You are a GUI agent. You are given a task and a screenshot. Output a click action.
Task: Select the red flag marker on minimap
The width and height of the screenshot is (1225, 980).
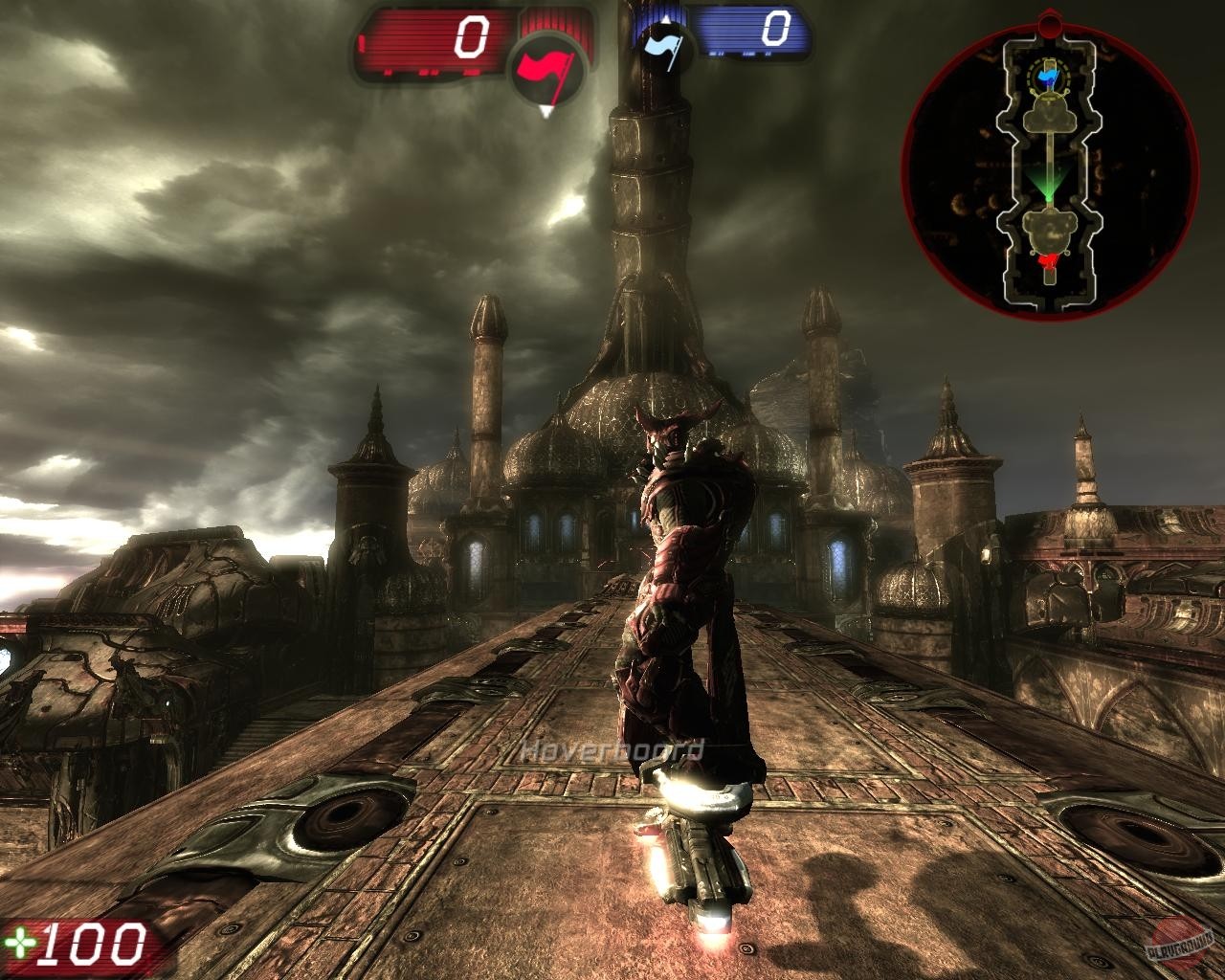coord(1050,258)
